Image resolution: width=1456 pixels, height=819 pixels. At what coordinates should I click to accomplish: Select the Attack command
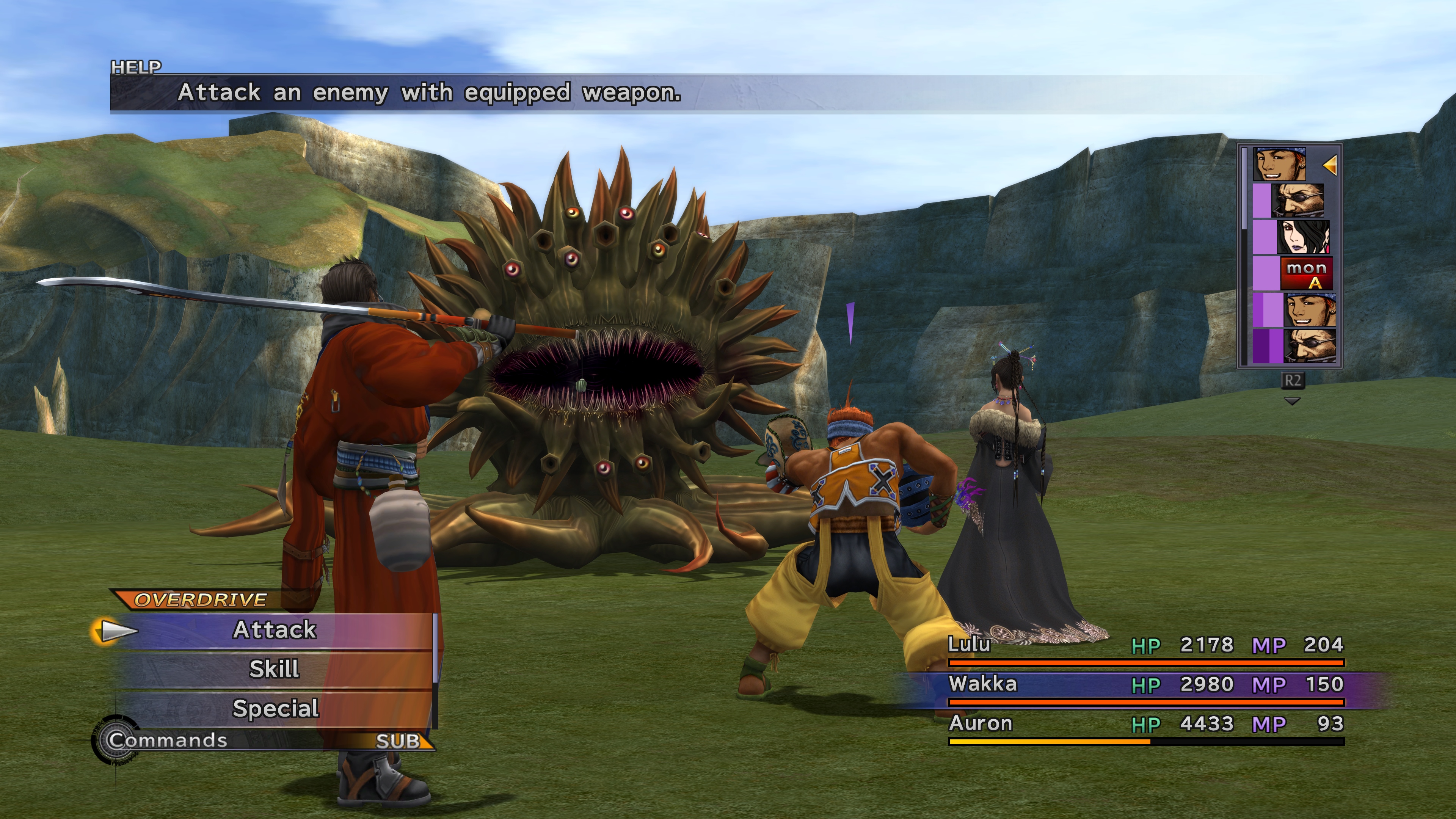275,630
